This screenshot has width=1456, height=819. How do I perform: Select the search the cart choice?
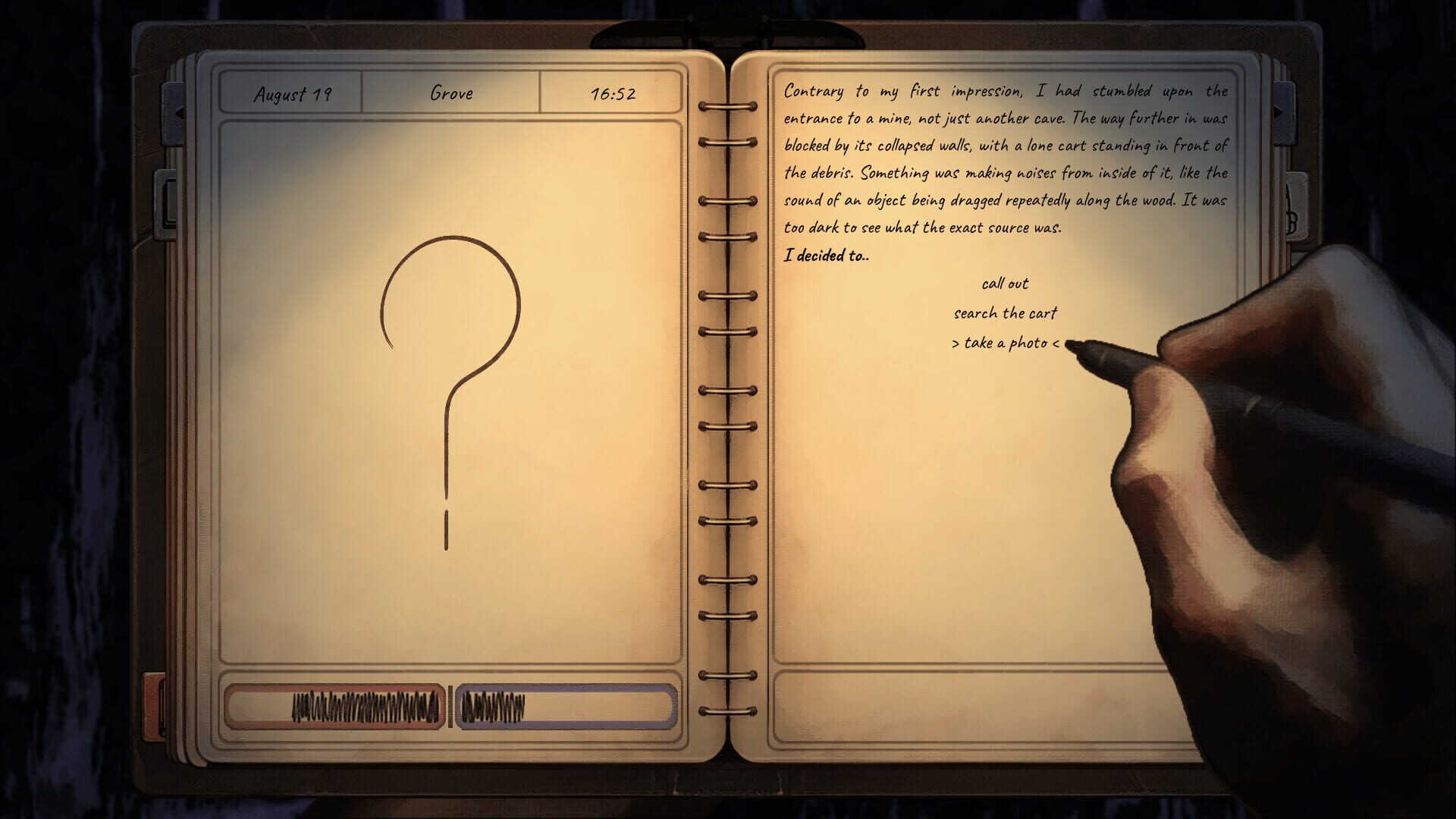[x=1006, y=312]
